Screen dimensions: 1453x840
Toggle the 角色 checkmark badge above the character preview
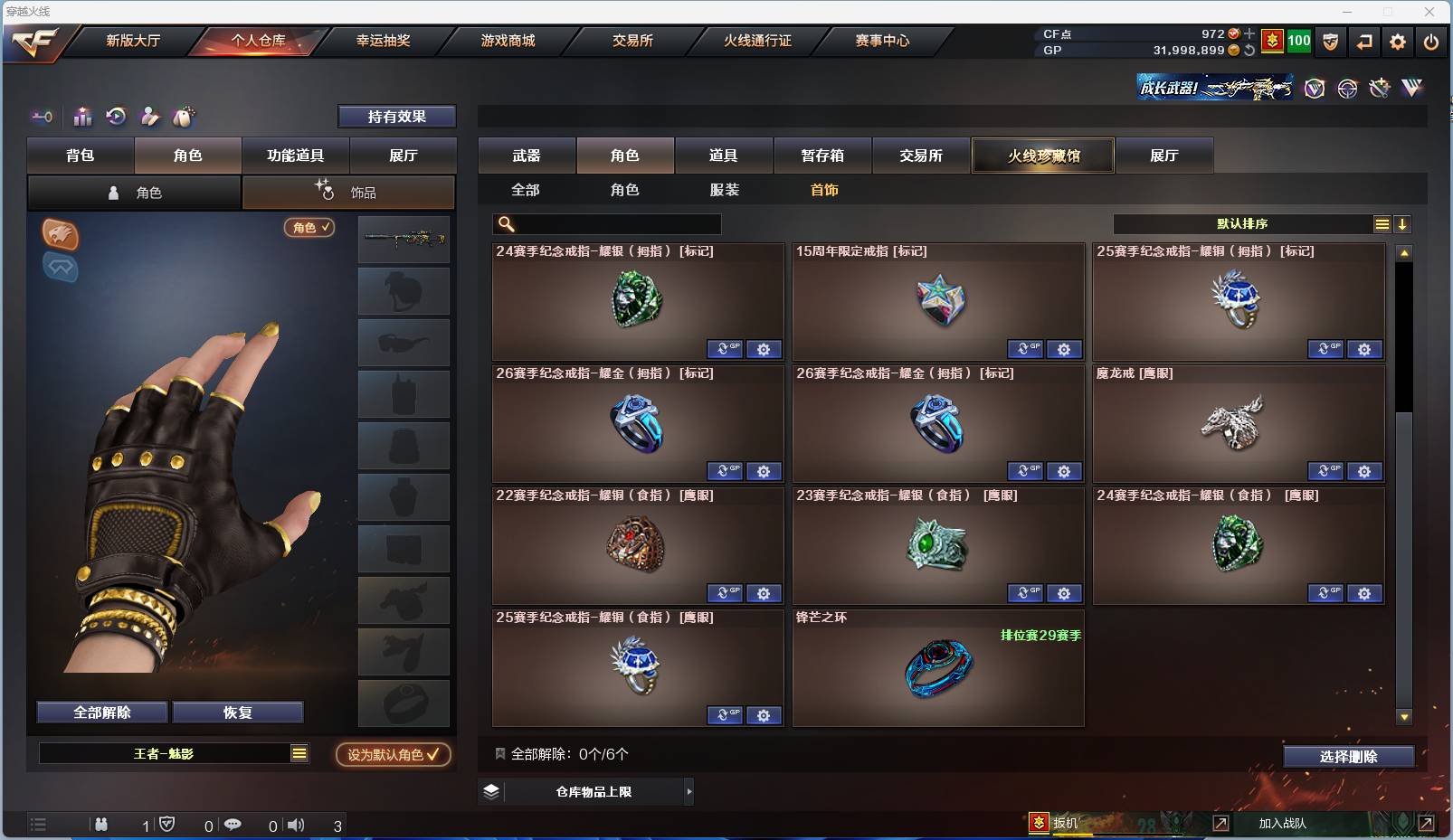309,228
